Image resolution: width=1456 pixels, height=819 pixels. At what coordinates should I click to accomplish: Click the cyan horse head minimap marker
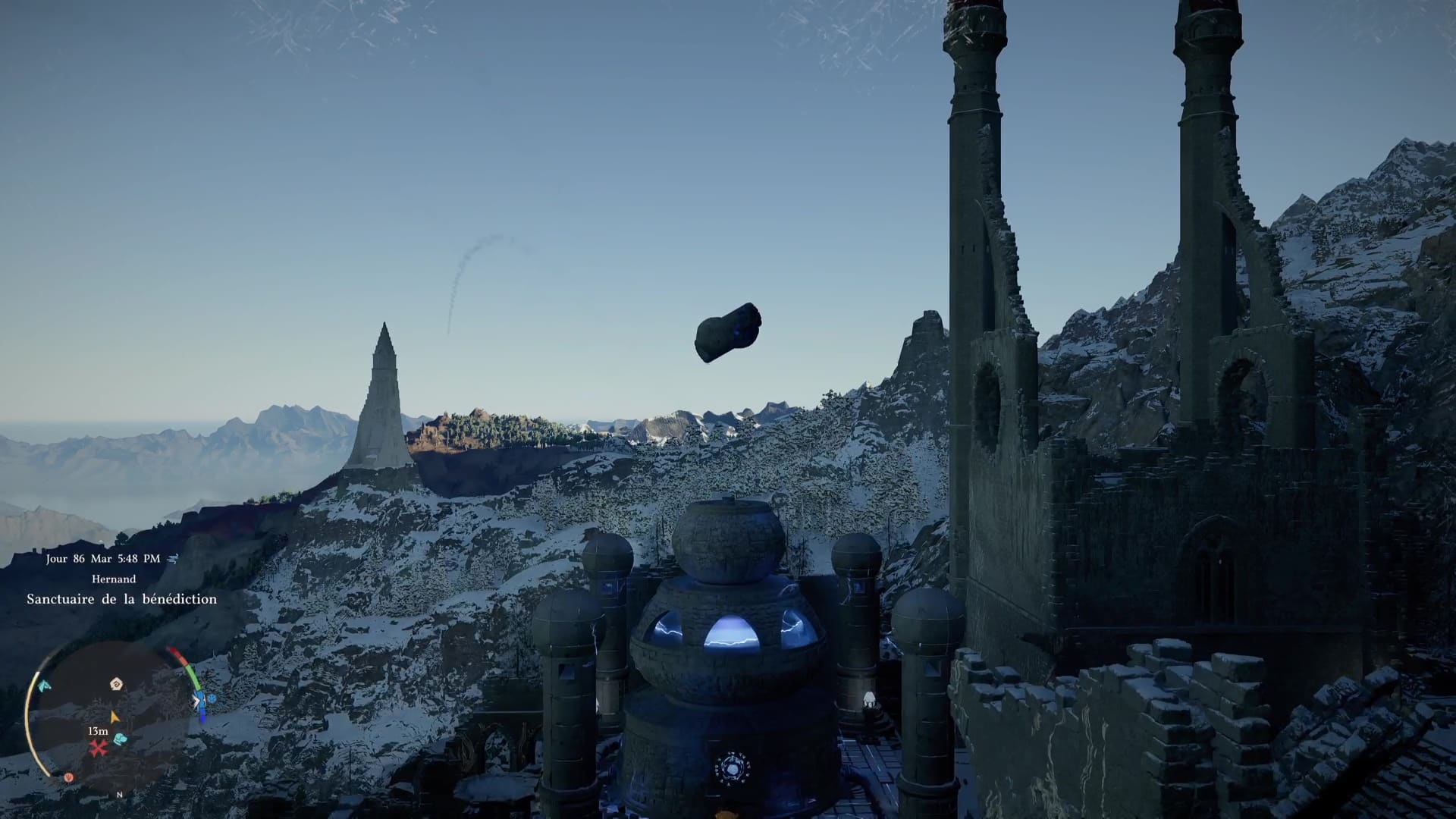pyautogui.click(x=45, y=686)
